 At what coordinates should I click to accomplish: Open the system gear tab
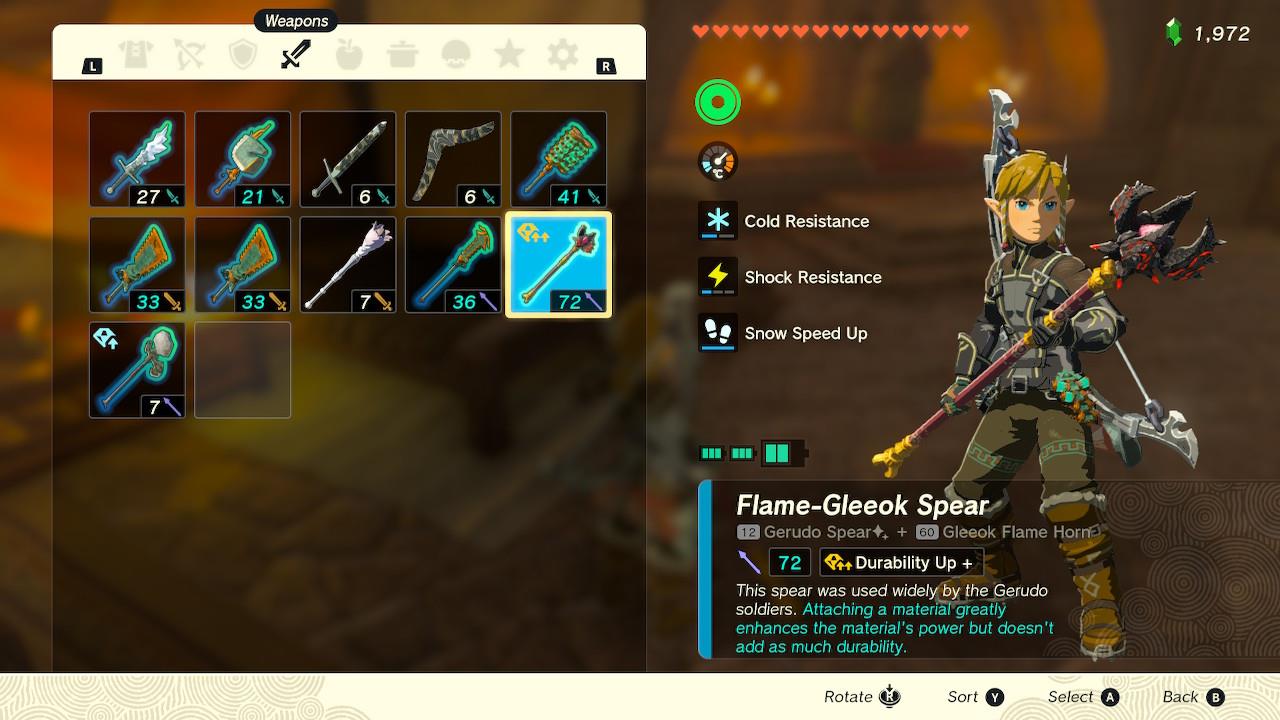click(563, 55)
